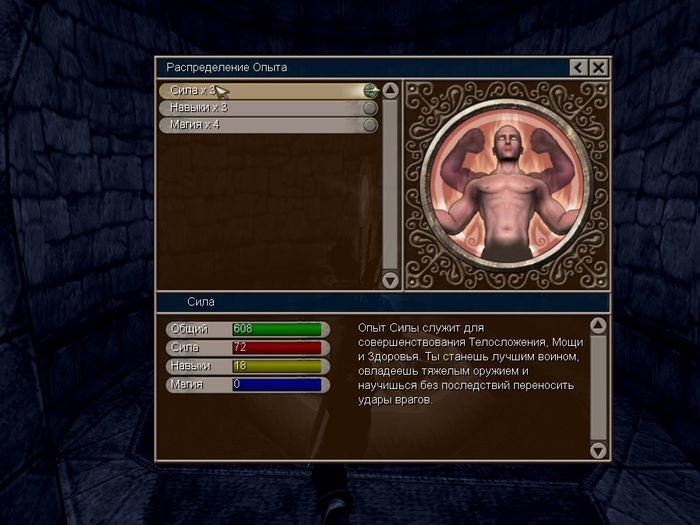Click the description text's up arrow
Image resolution: width=700 pixels, height=525 pixels.
tap(598, 326)
